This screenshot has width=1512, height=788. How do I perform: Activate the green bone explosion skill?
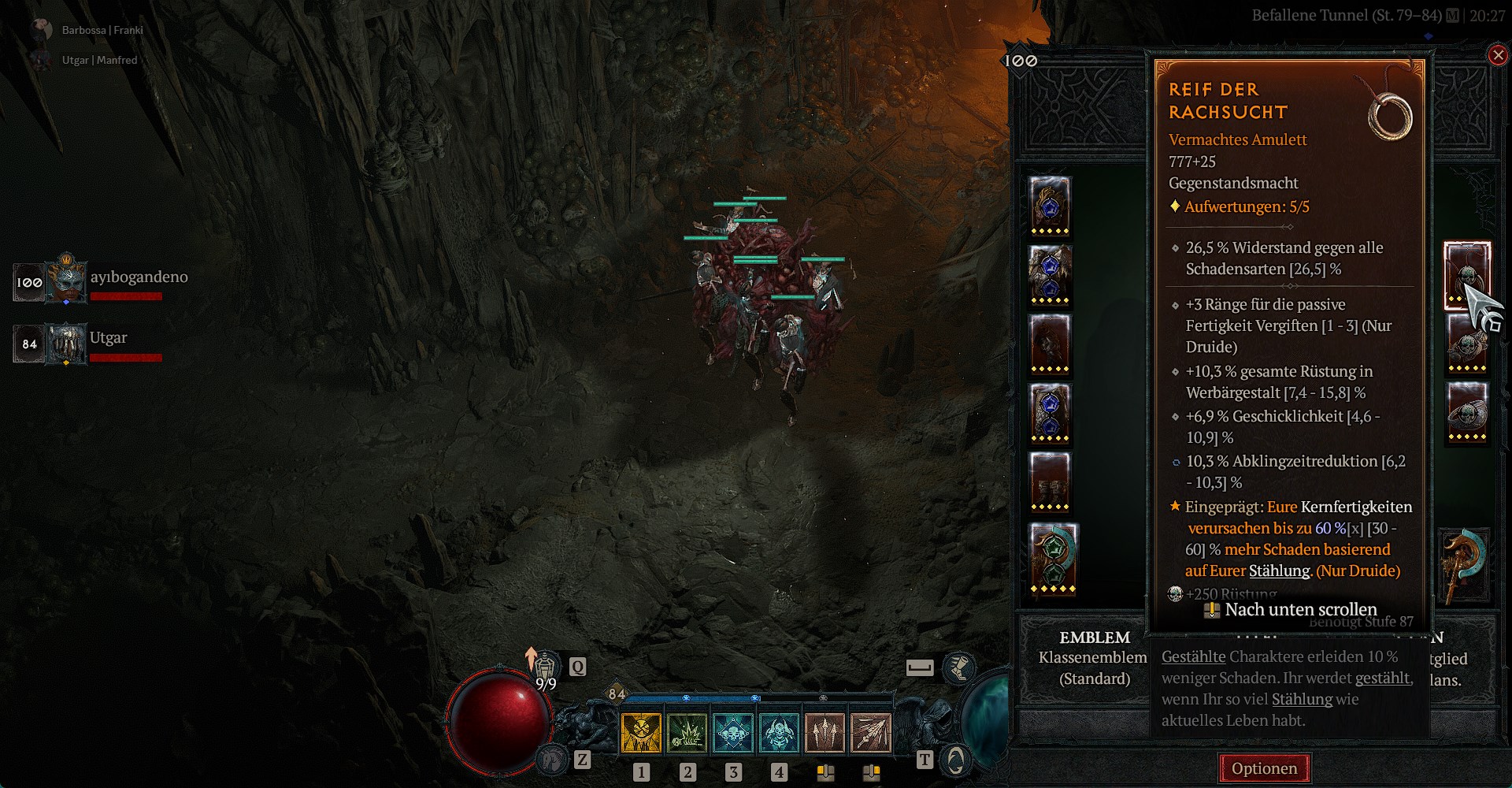click(687, 733)
